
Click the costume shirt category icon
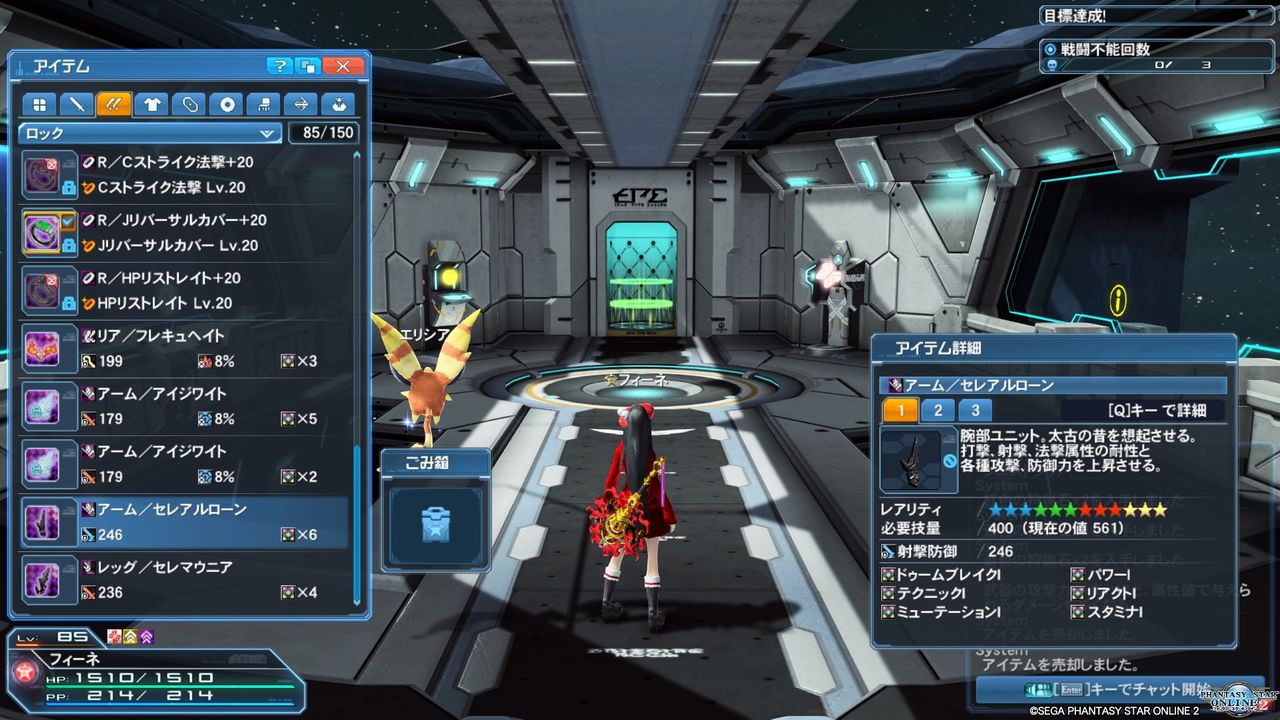(150, 104)
